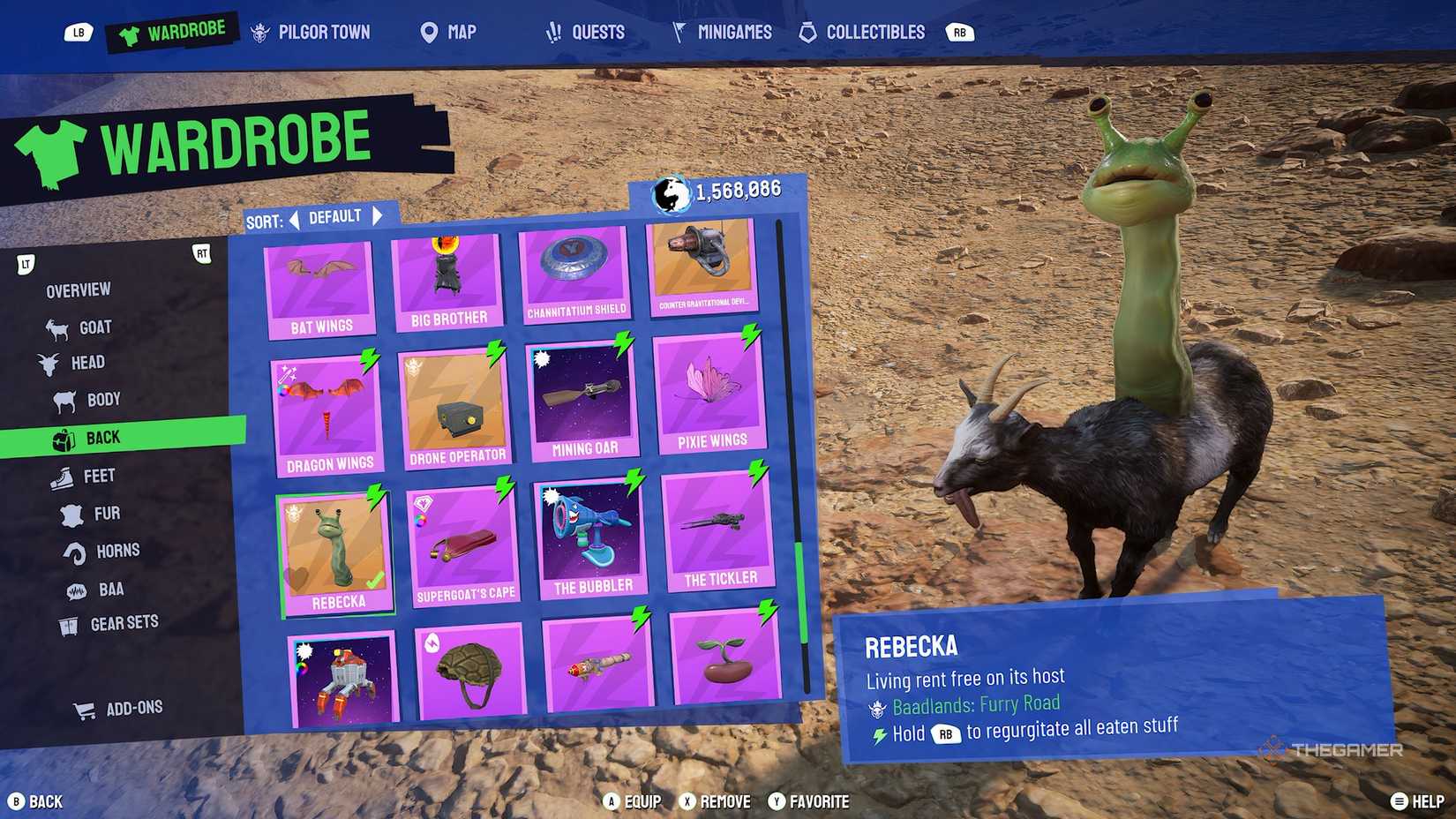
Task: Toggle Favorite on the selected item
Action: (x=809, y=801)
